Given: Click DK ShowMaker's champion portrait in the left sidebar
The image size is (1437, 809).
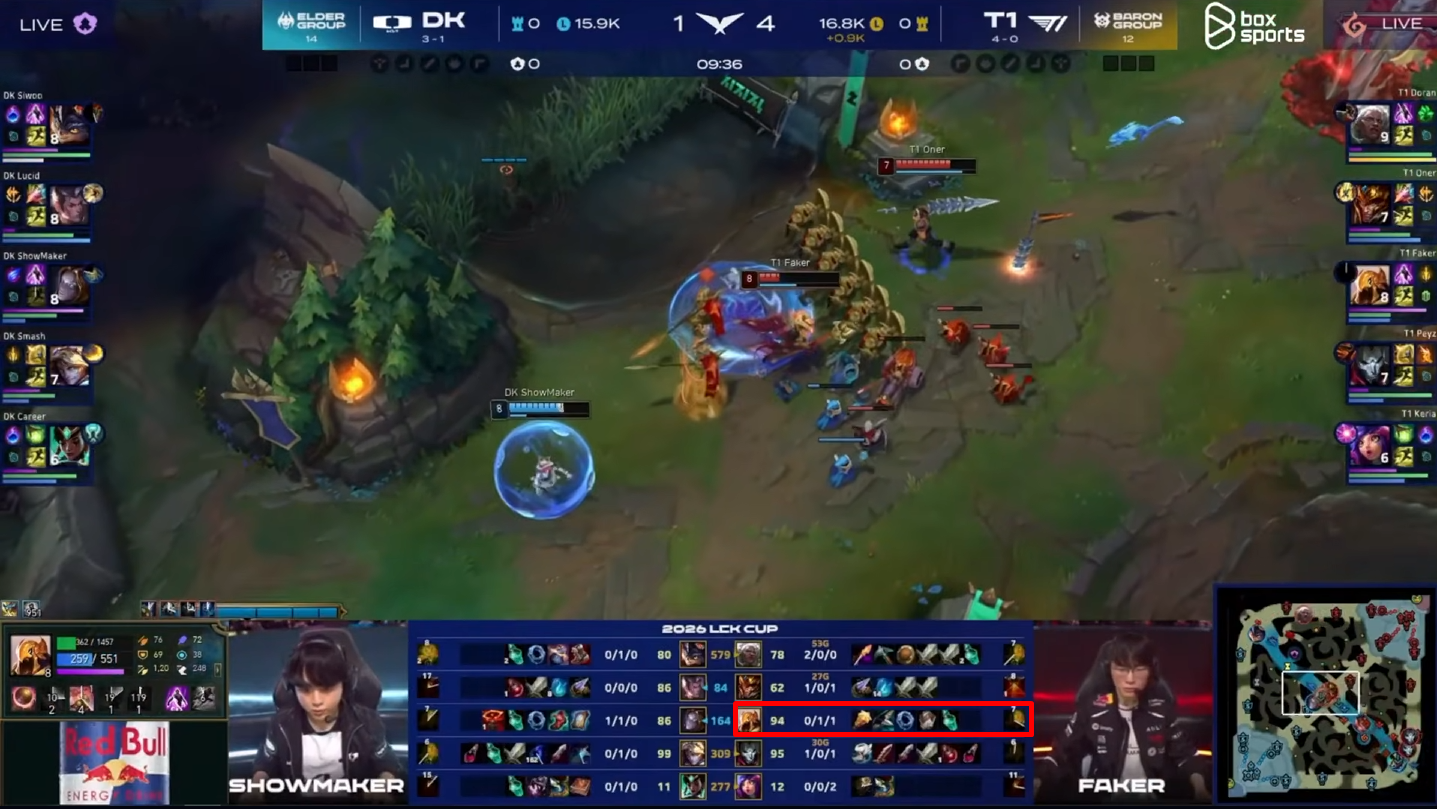Looking at the screenshot, I should pyautogui.click(x=71, y=283).
